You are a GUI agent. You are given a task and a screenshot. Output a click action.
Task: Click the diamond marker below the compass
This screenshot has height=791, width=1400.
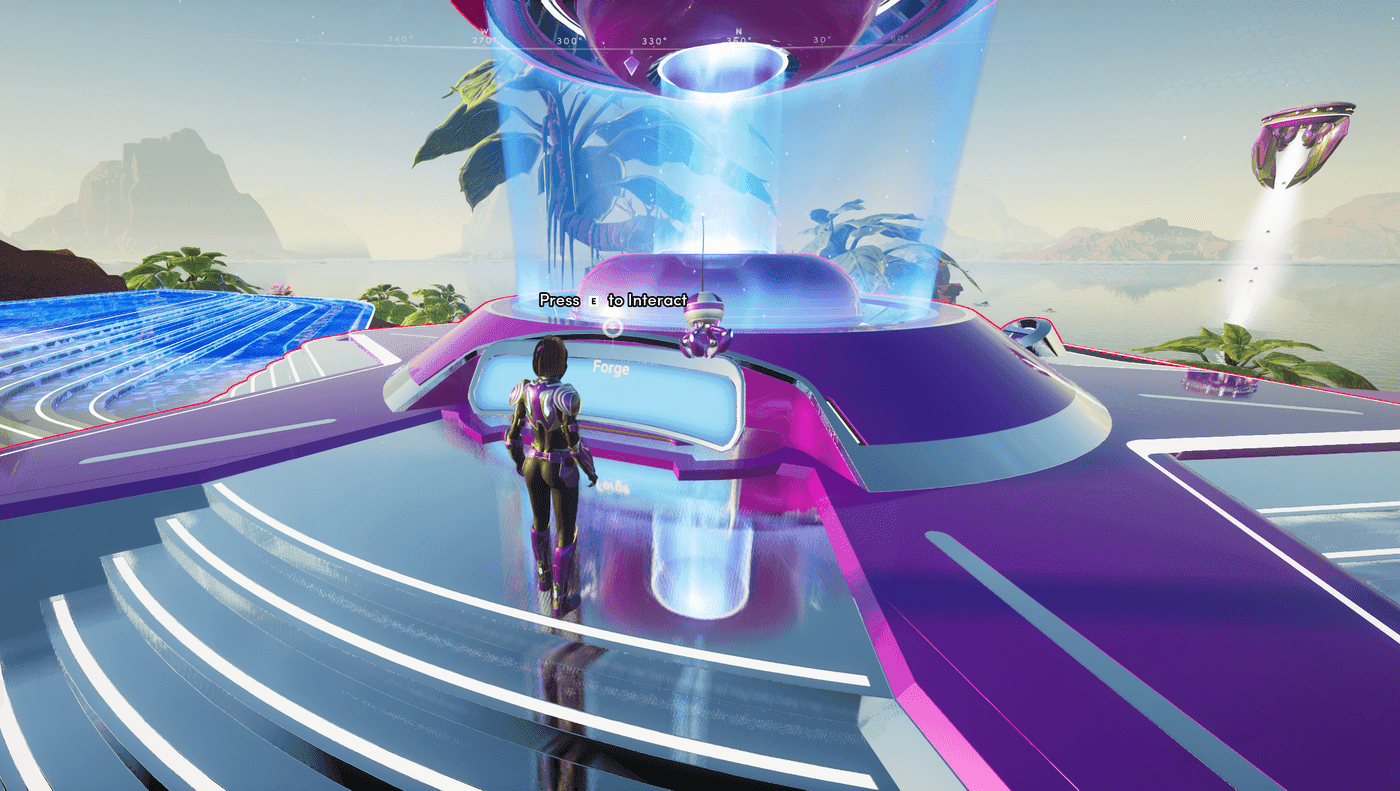(632, 65)
